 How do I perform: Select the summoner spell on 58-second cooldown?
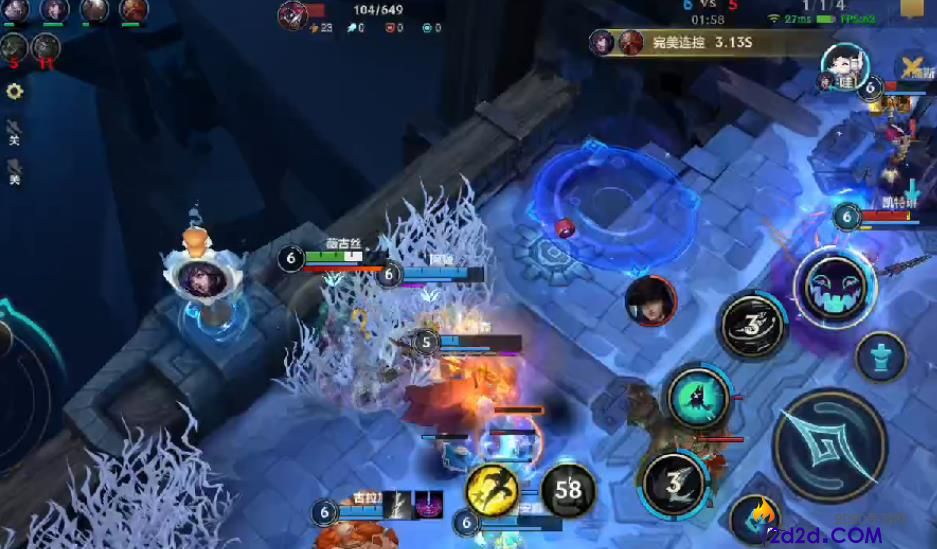568,490
